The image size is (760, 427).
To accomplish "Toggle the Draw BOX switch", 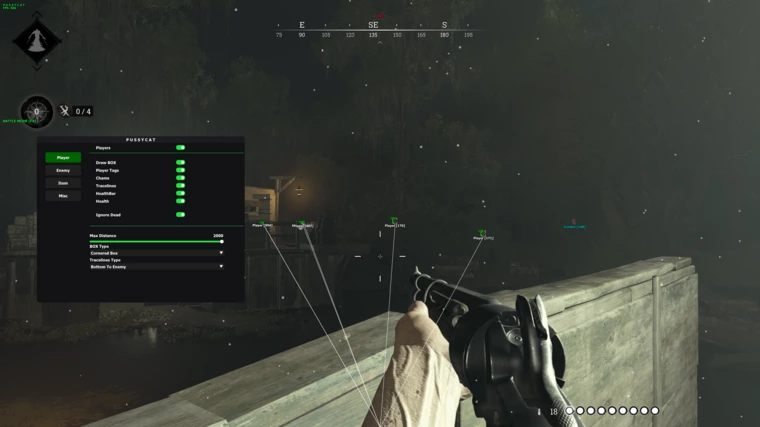I will (181, 162).
